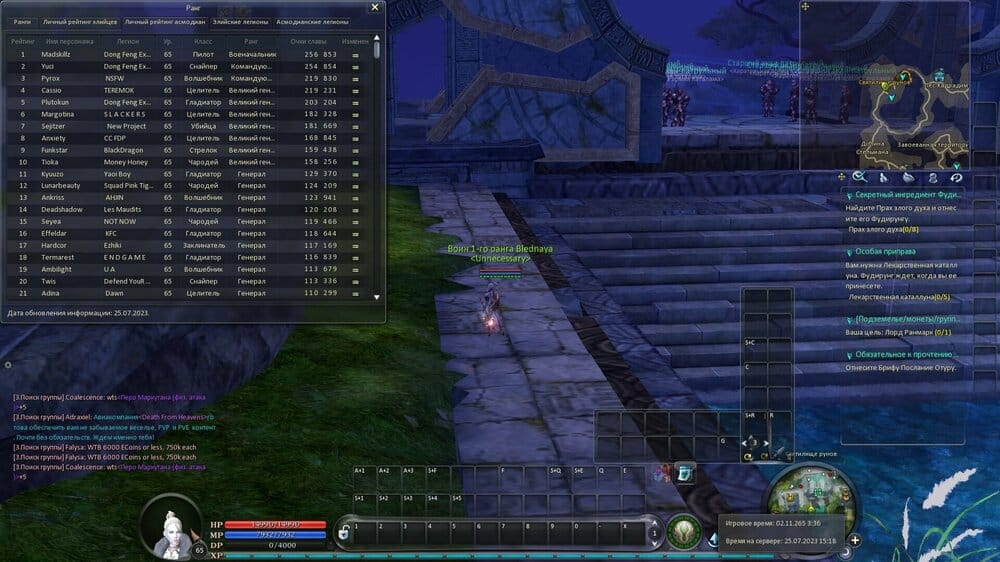Screen dimensions: 1000x562
Task: Click the magnifier icon under the map
Action: click(x=858, y=177)
